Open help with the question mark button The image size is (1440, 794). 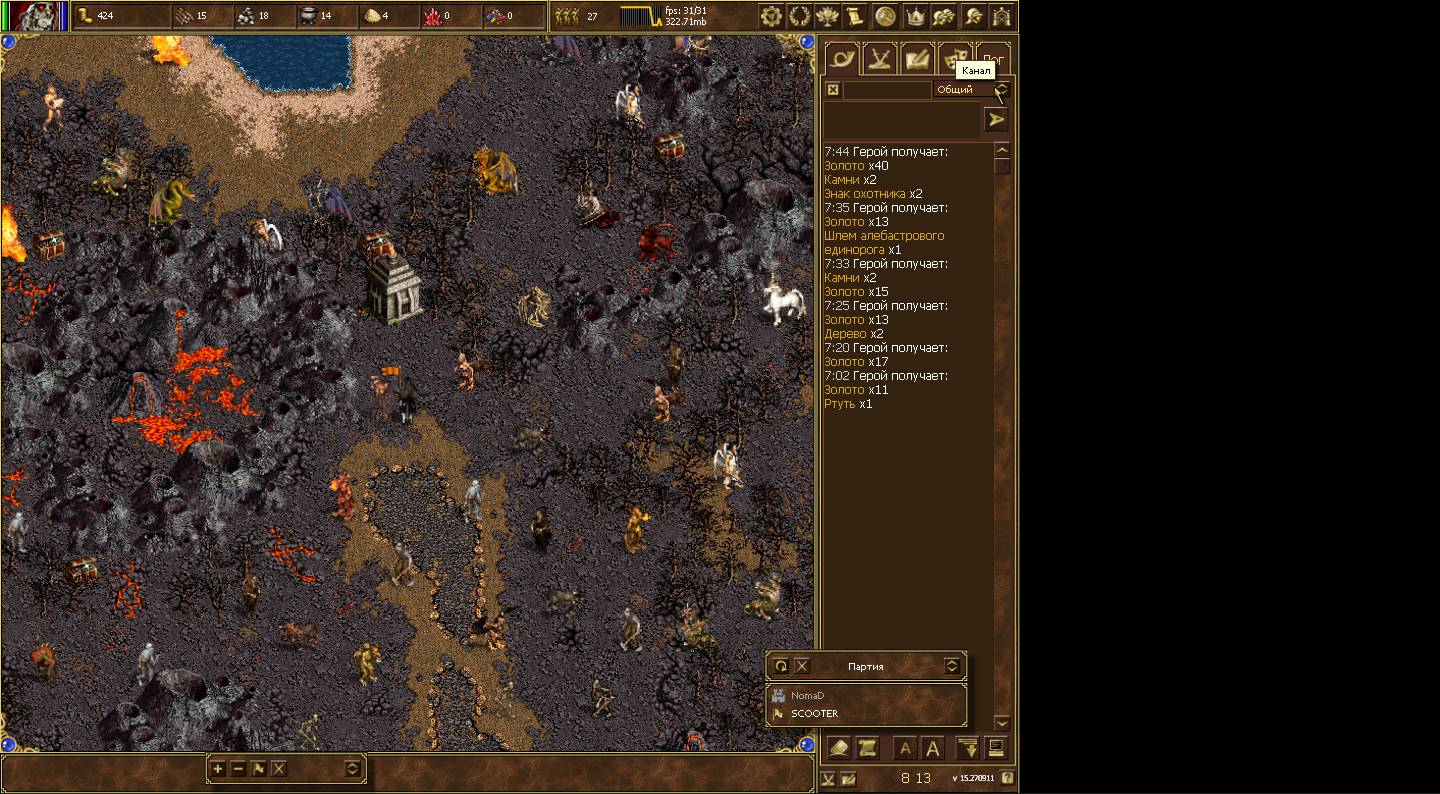[x=1007, y=778]
